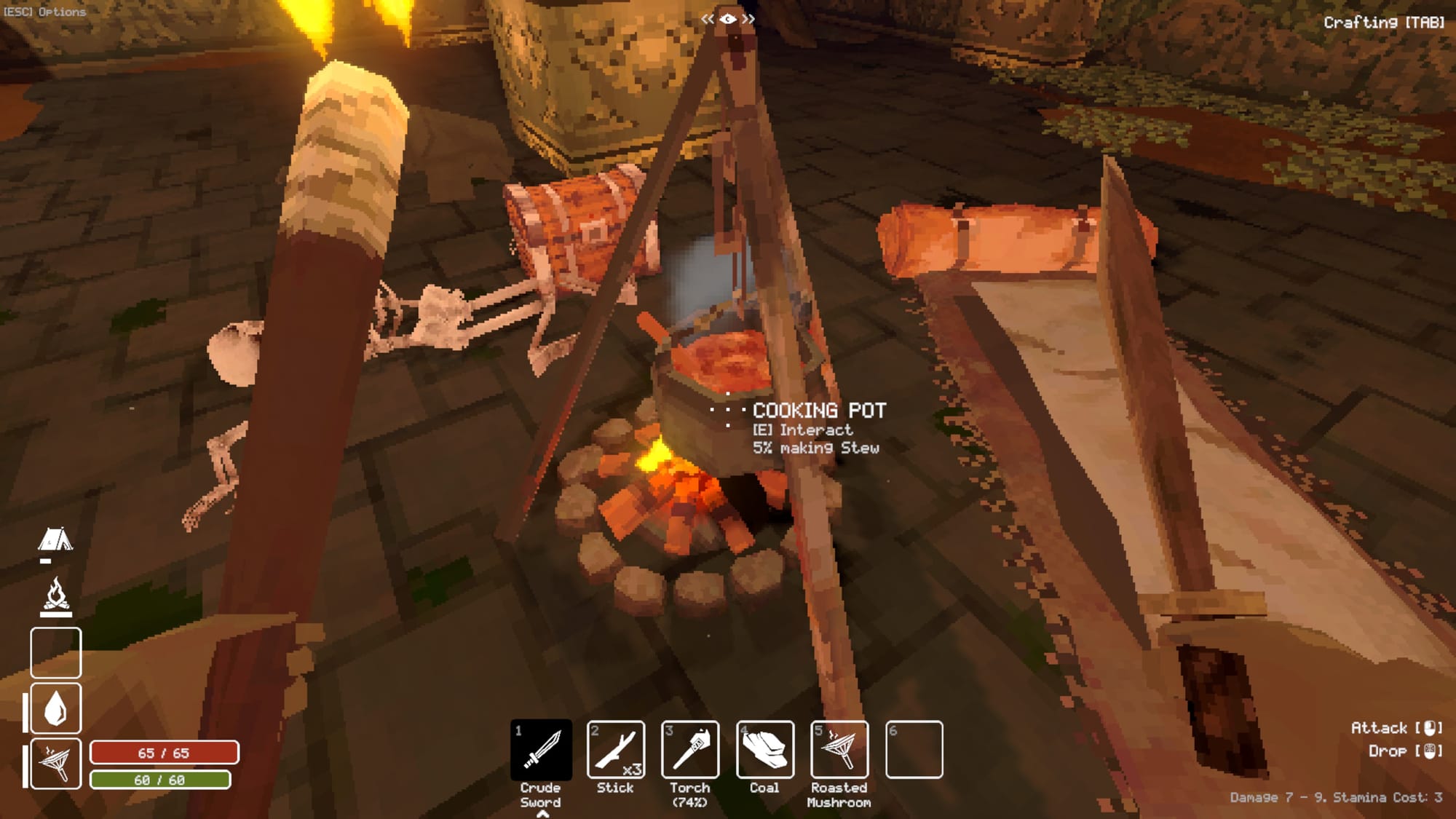Click the tent shelter status icon
Image resolution: width=1456 pixels, height=819 pixels.
[x=55, y=540]
